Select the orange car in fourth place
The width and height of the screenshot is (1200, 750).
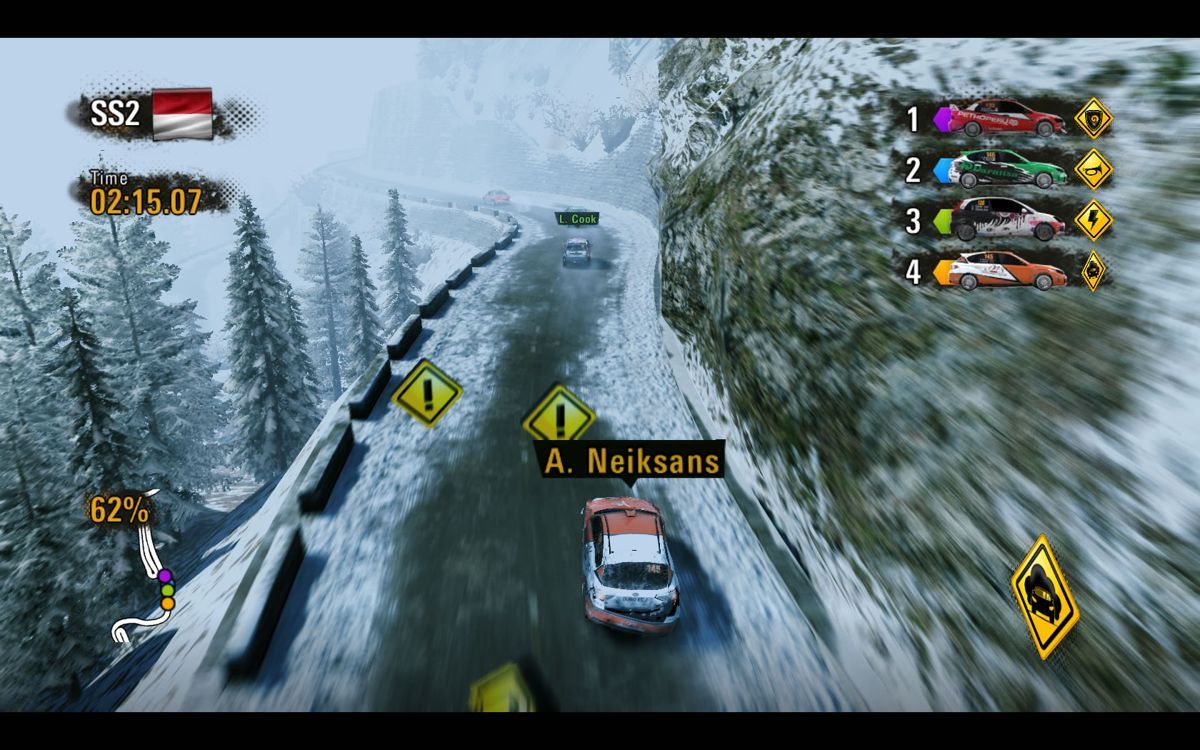tap(1006, 269)
